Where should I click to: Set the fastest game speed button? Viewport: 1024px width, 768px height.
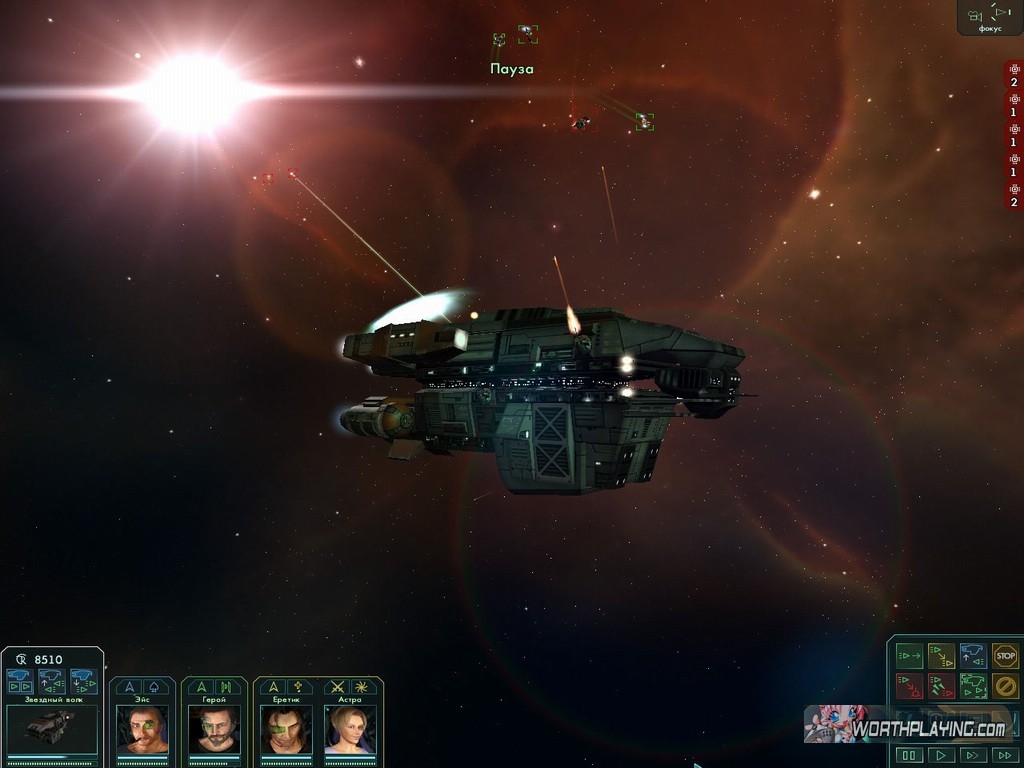(1004, 755)
